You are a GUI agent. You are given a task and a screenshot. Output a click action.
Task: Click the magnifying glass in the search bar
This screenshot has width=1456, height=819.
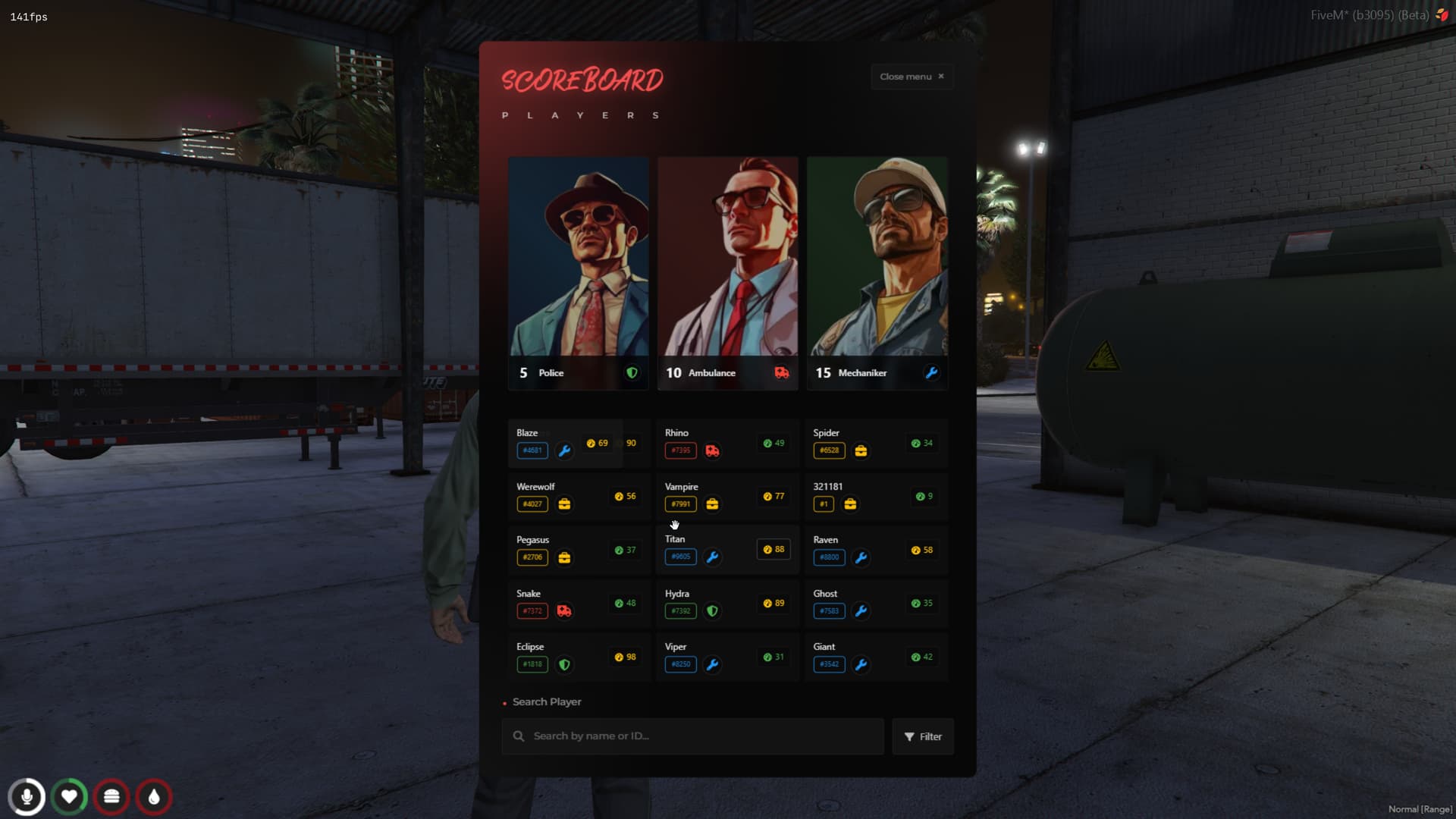tap(519, 736)
